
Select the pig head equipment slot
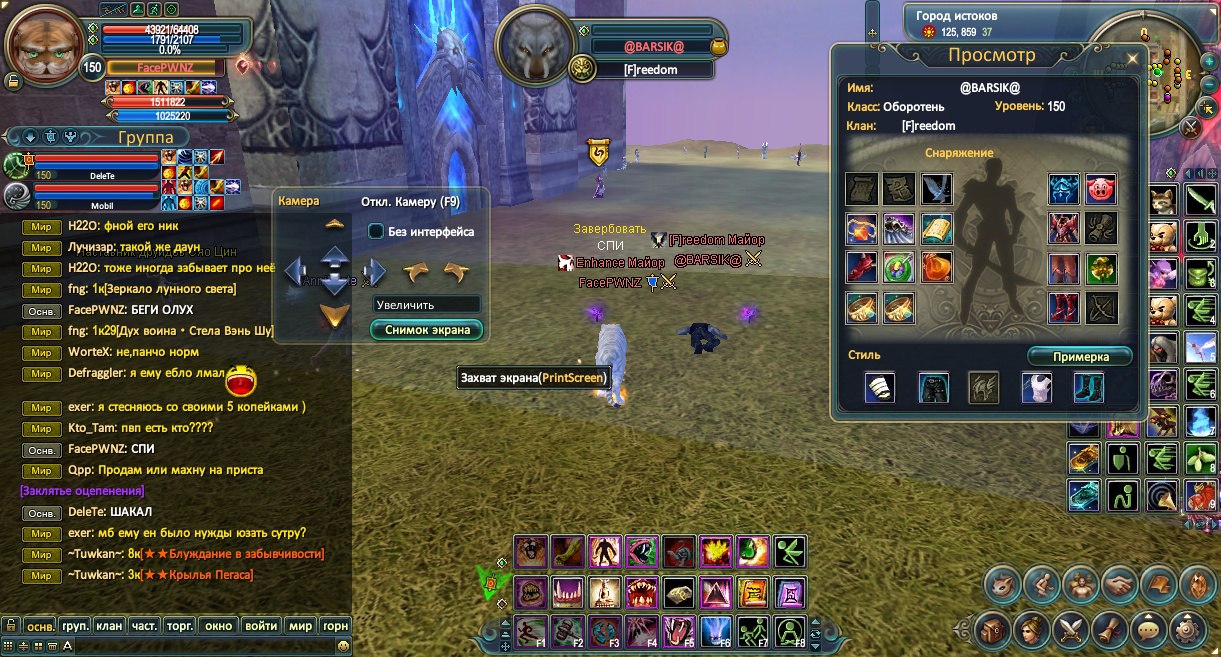coord(1101,189)
